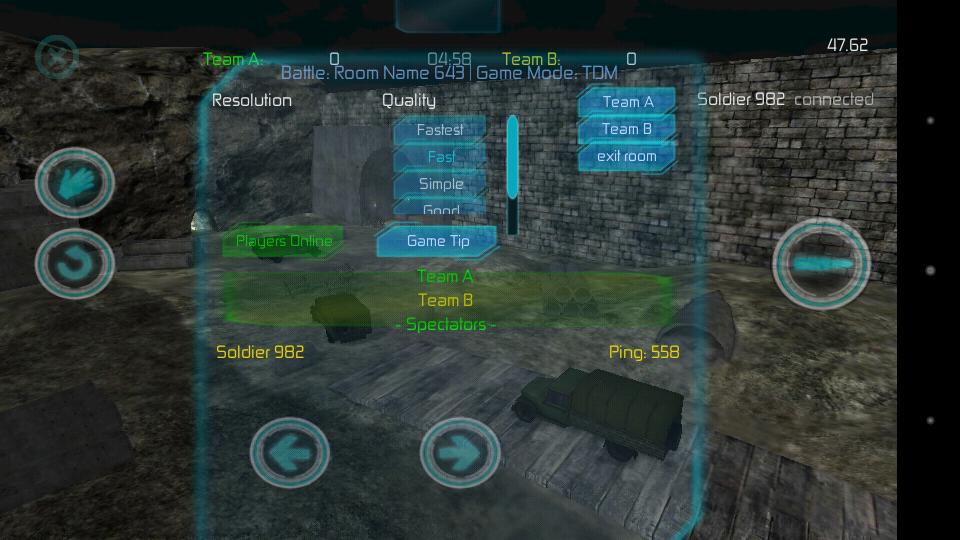Close the menu with the X icon
The image size is (960, 540).
click(x=57, y=58)
